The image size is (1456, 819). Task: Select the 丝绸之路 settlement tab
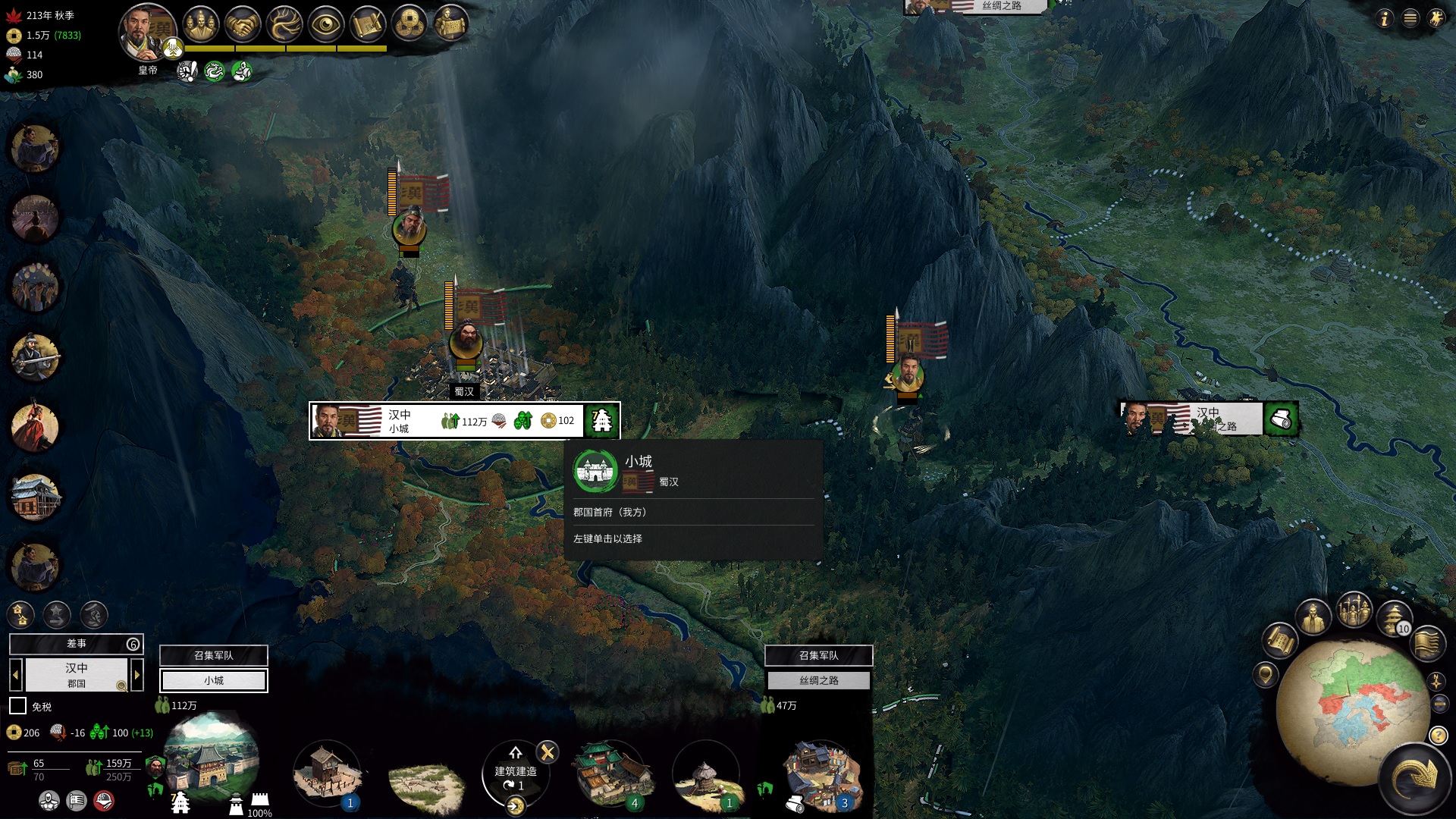[x=818, y=680]
